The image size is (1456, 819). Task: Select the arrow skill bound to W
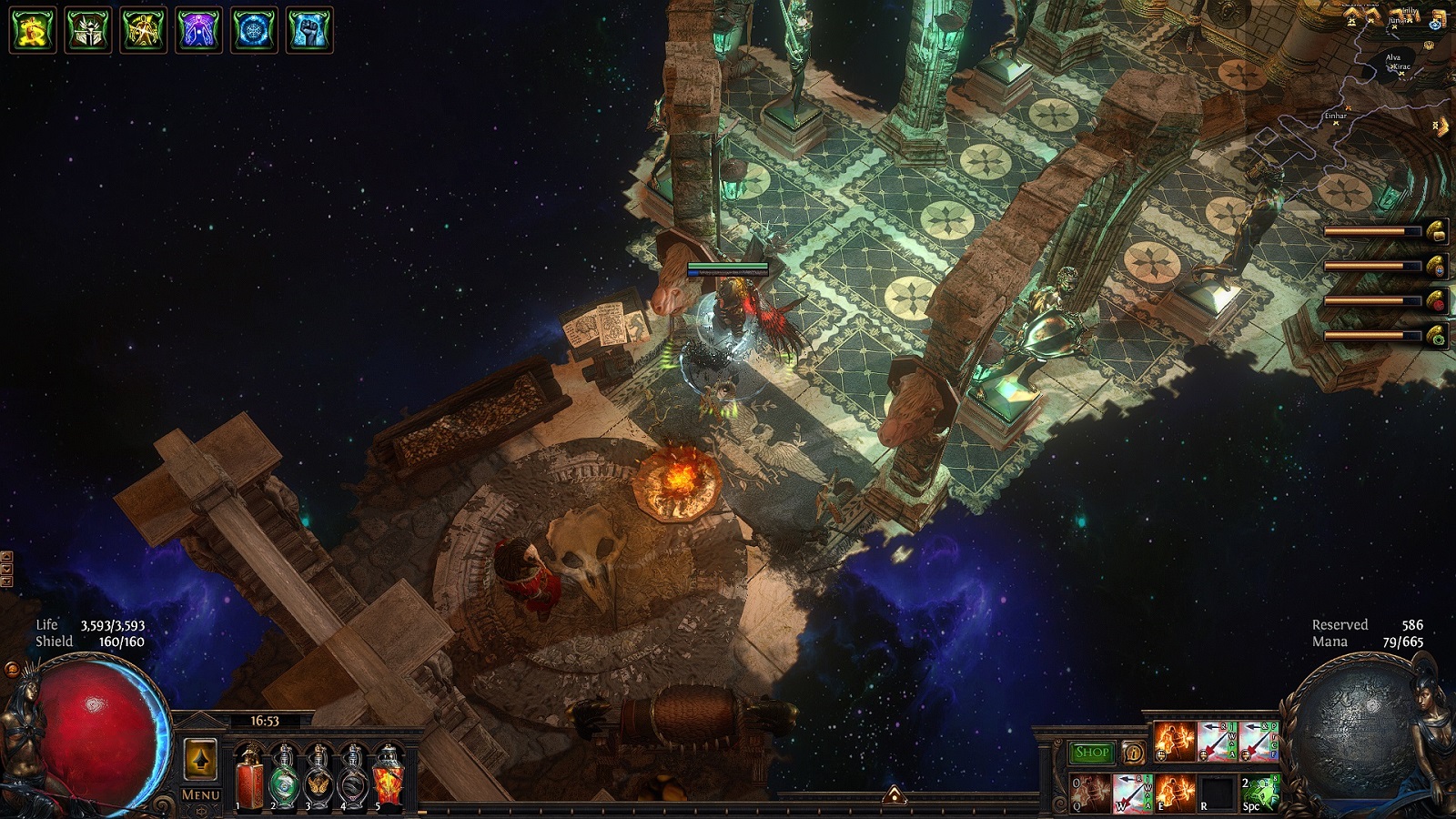1133,793
